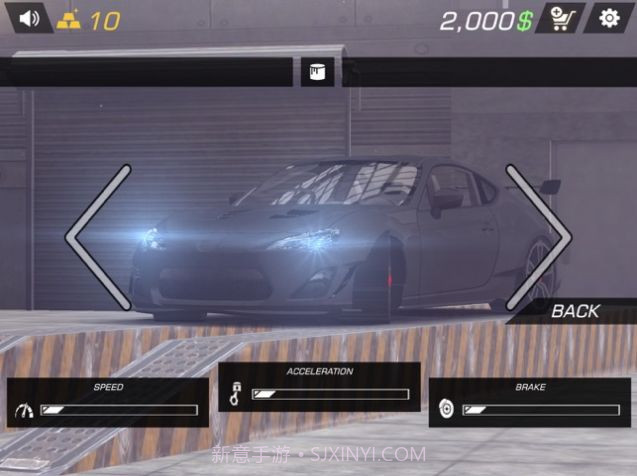637x476 pixels.
Task: Show the next car with right arrow
Action: (540, 237)
